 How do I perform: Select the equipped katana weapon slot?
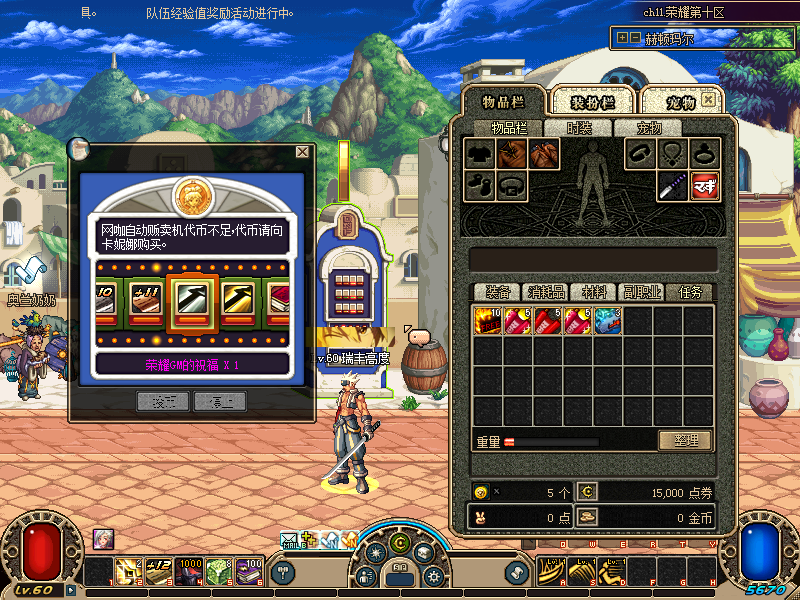tap(672, 185)
